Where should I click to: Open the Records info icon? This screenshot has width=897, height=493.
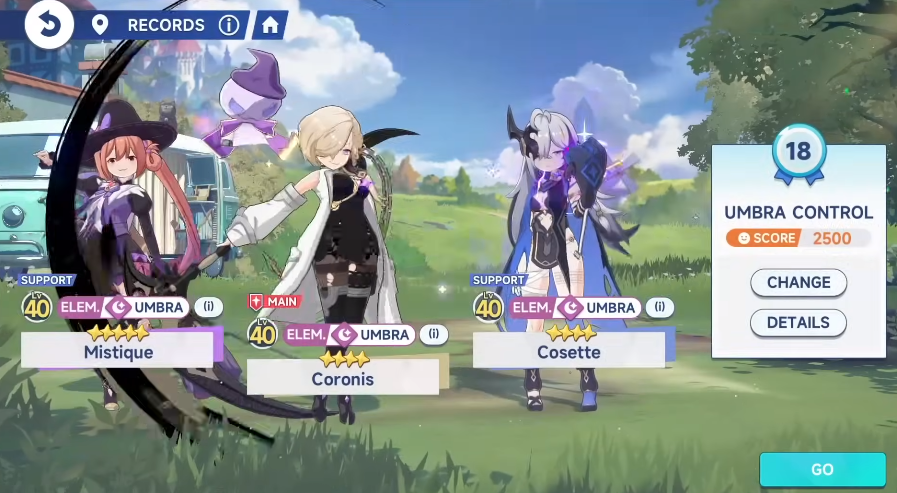[229, 25]
